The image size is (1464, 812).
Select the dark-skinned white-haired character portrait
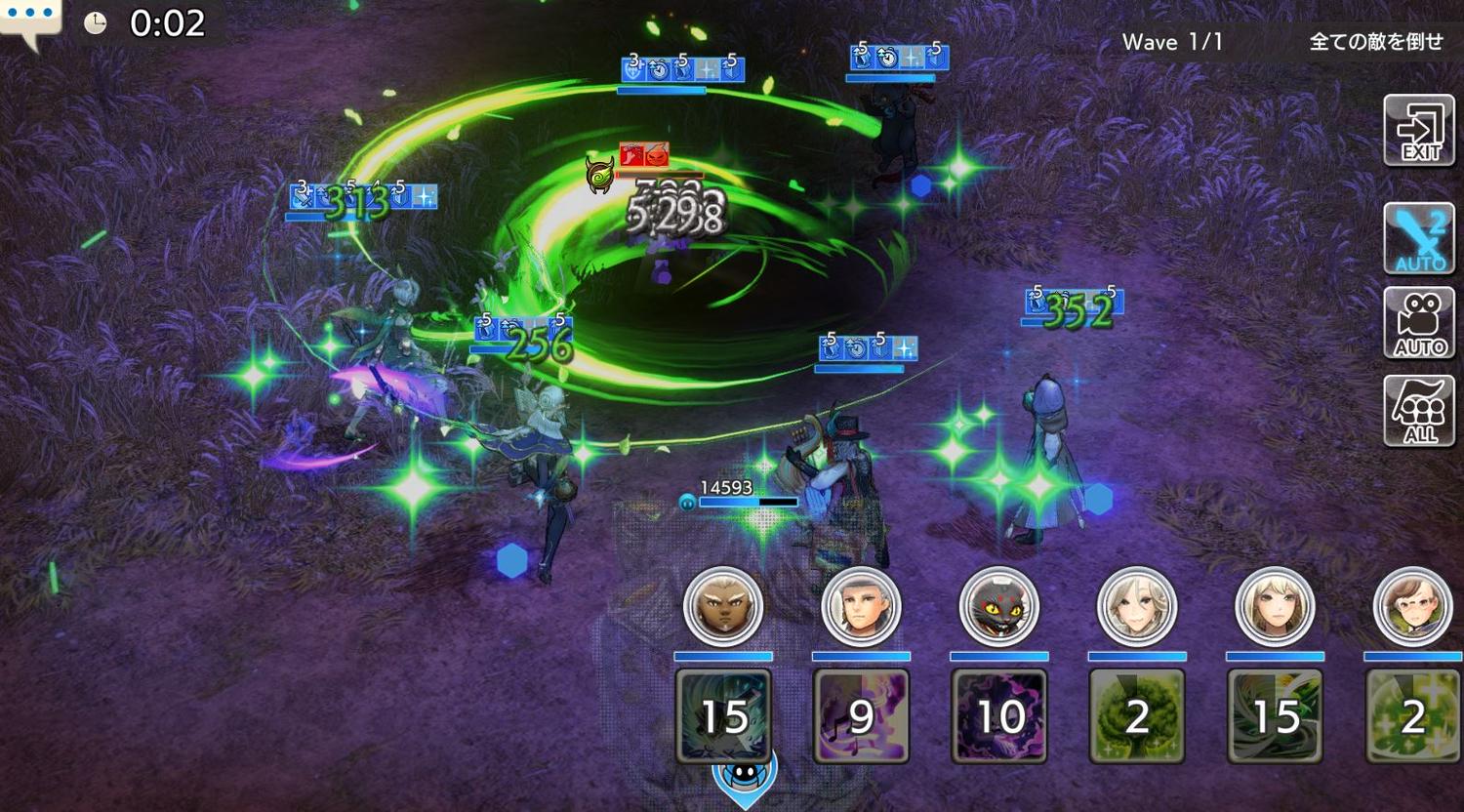coord(723,607)
